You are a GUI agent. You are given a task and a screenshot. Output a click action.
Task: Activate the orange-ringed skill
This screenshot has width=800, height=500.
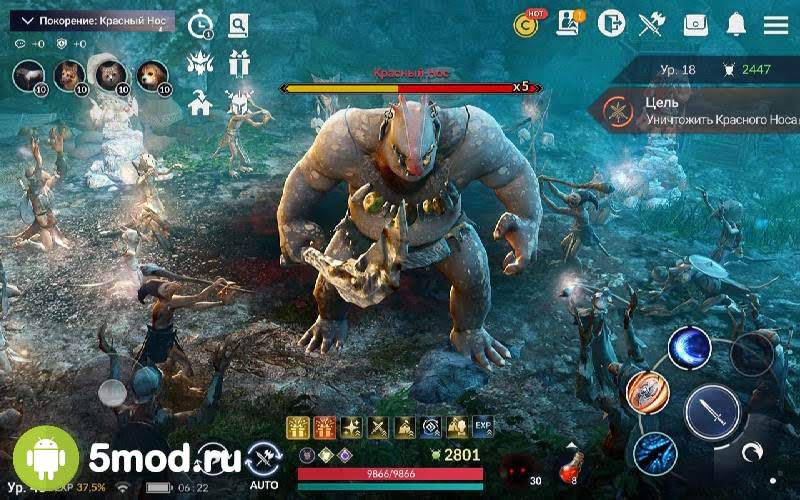pos(647,391)
